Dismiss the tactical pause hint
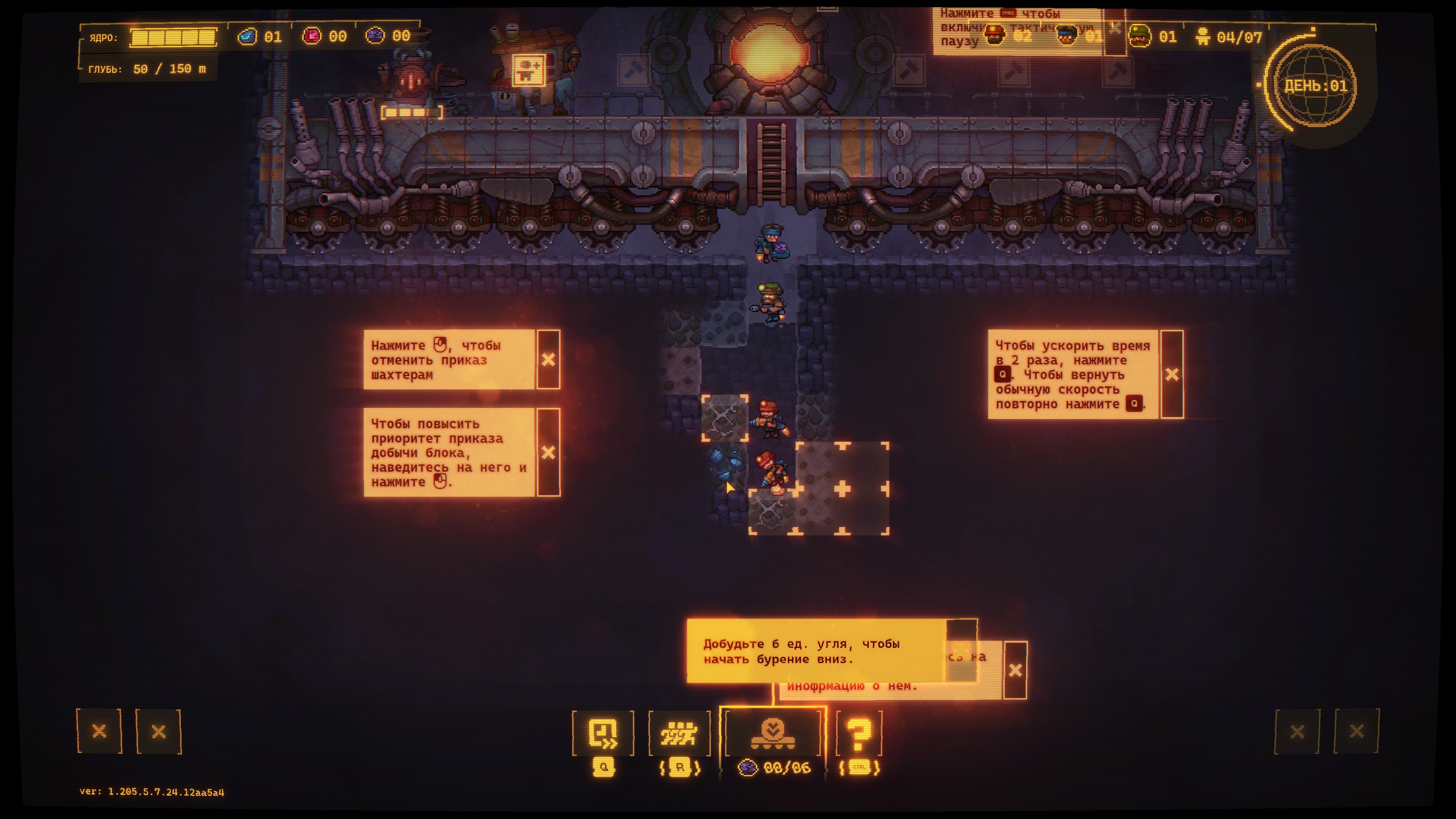This screenshot has height=819, width=1456. [1115, 28]
